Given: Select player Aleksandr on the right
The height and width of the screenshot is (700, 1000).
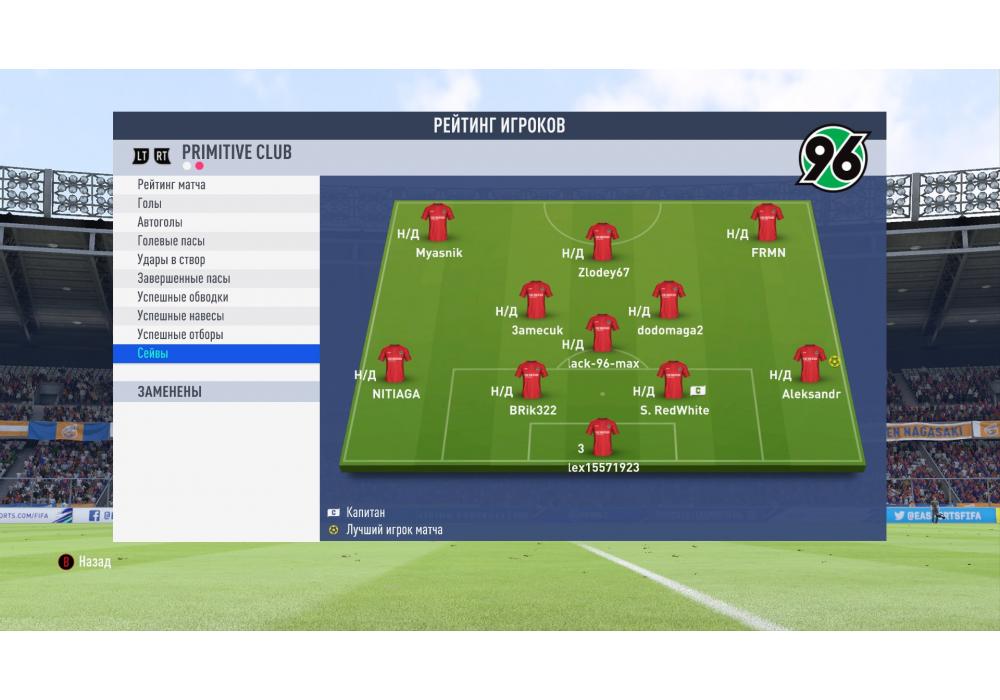Looking at the screenshot, I should (809, 365).
